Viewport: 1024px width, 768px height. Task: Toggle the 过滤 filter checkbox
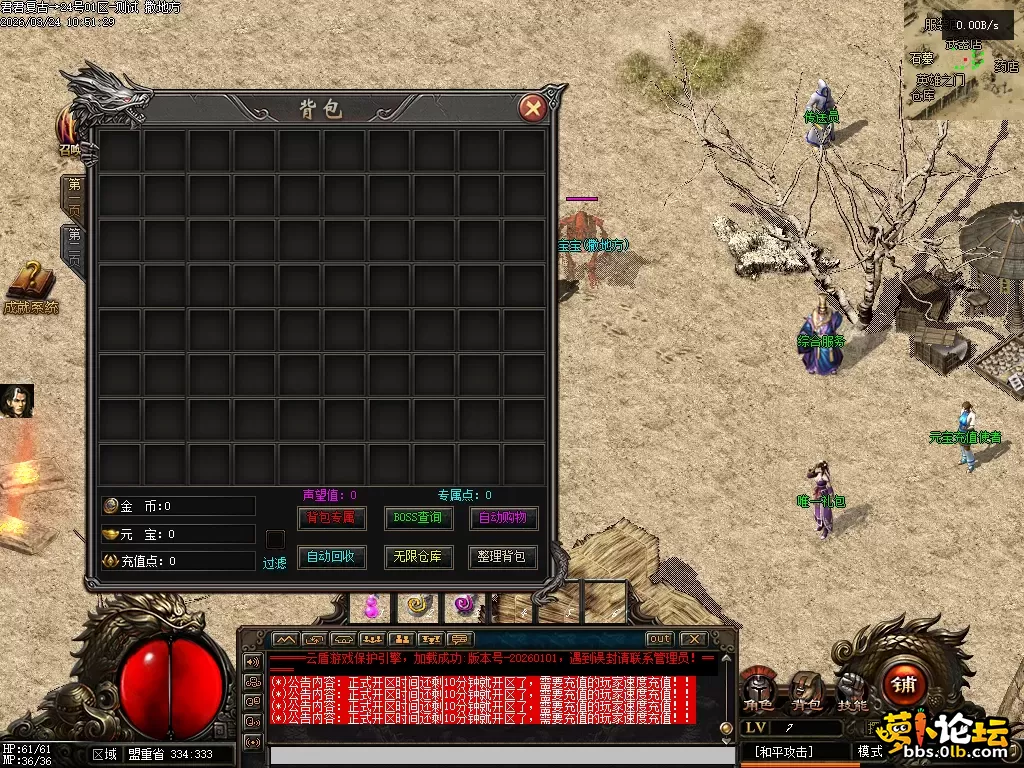click(x=275, y=538)
